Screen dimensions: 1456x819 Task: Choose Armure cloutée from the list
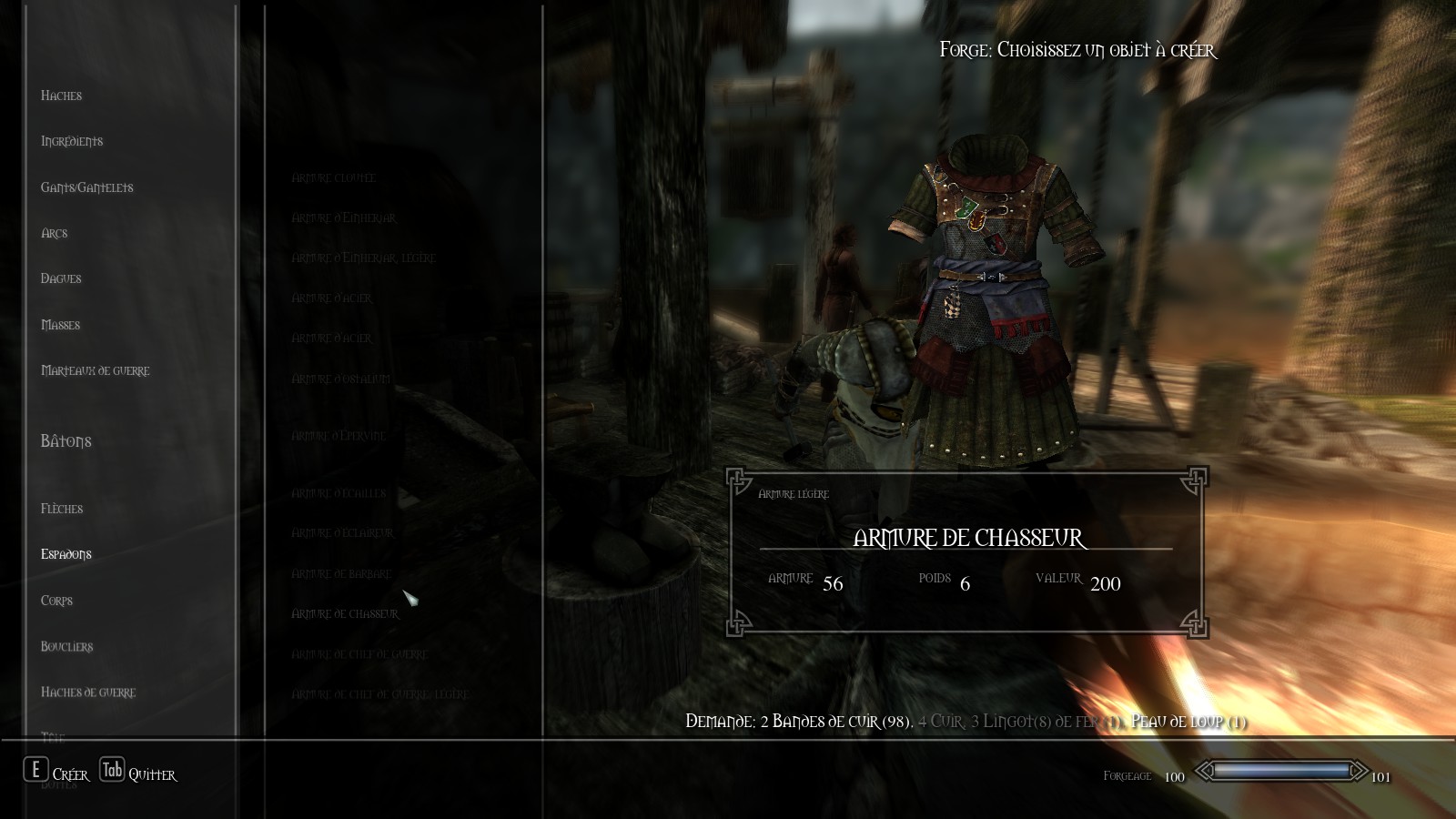click(x=333, y=178)
